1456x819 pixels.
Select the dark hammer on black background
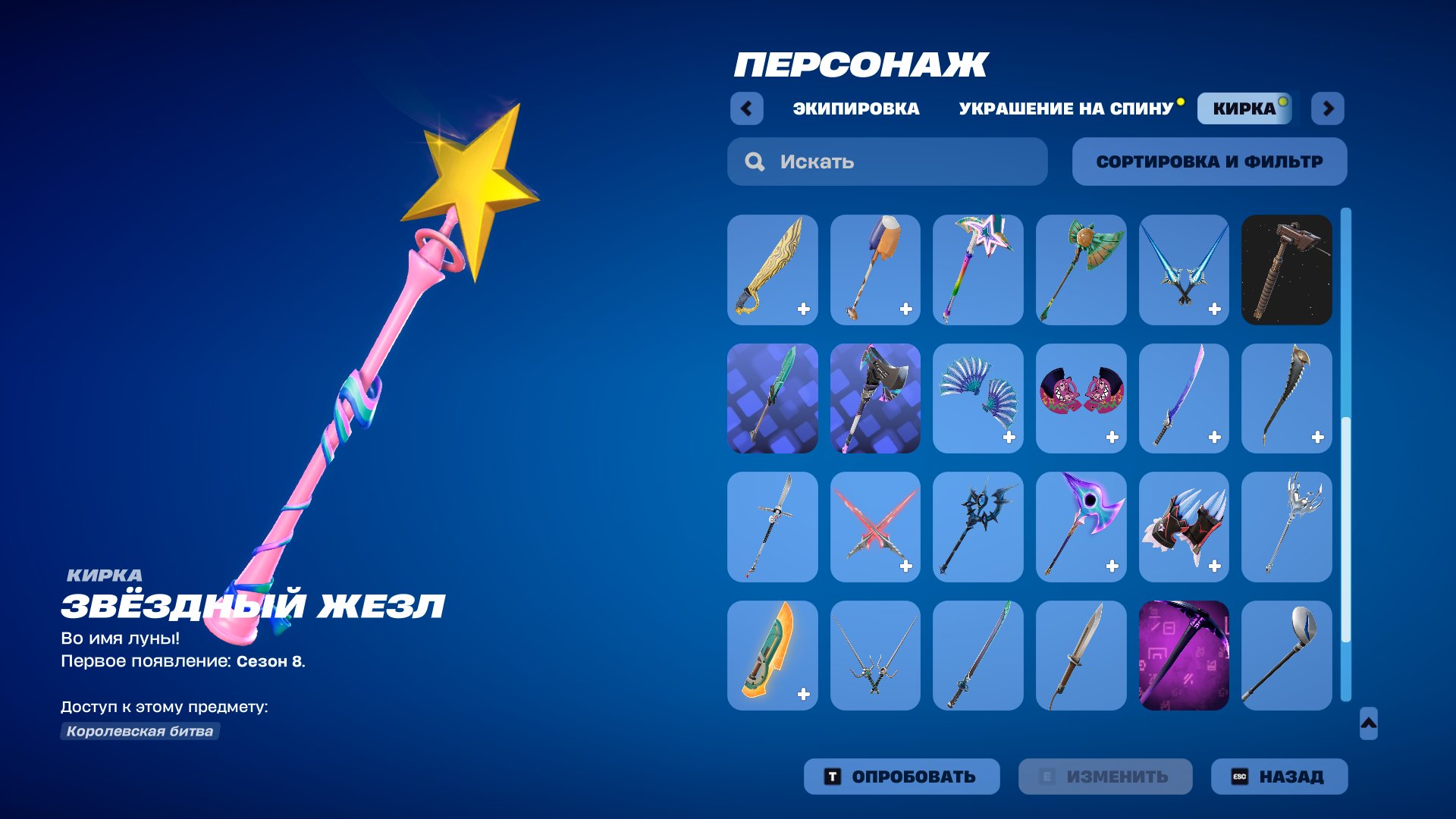point(1287,269)
